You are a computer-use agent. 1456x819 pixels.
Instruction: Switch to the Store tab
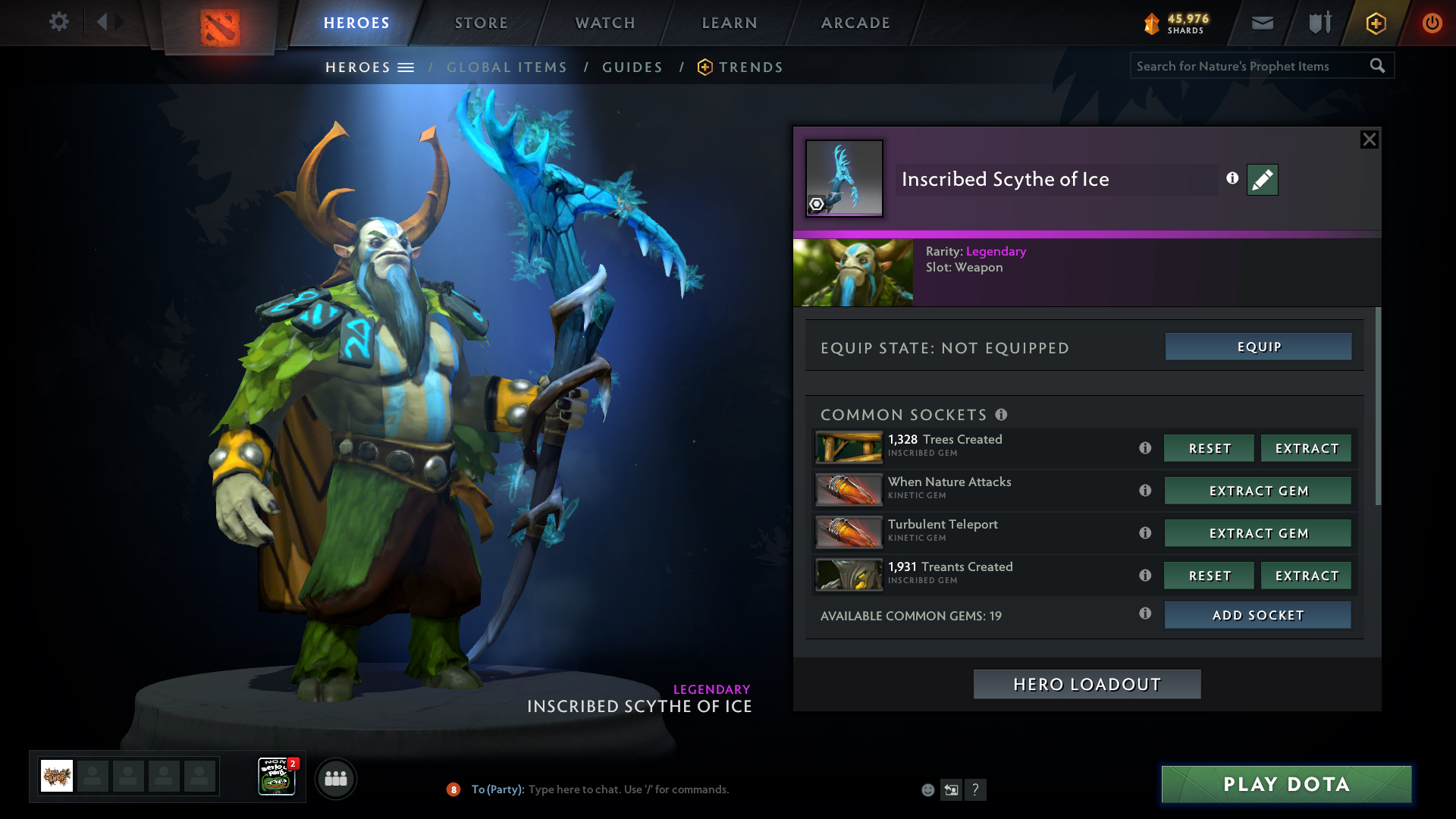[481, 23]
